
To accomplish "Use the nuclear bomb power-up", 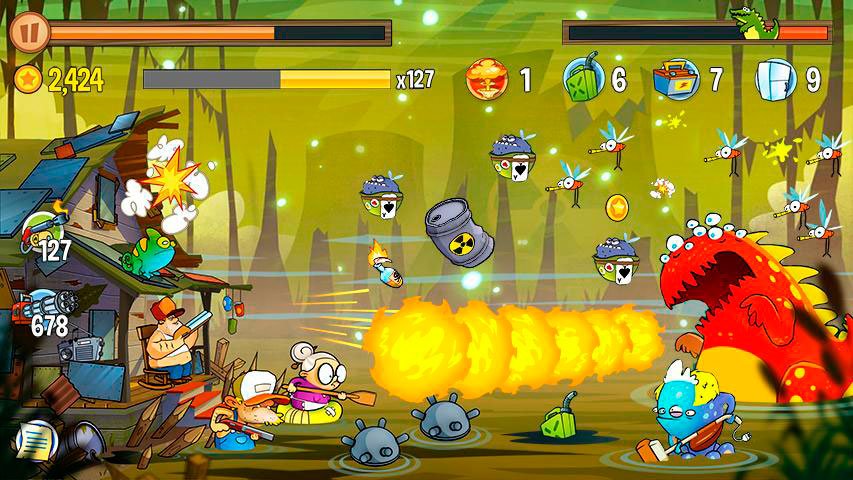I will click(488, 79).
